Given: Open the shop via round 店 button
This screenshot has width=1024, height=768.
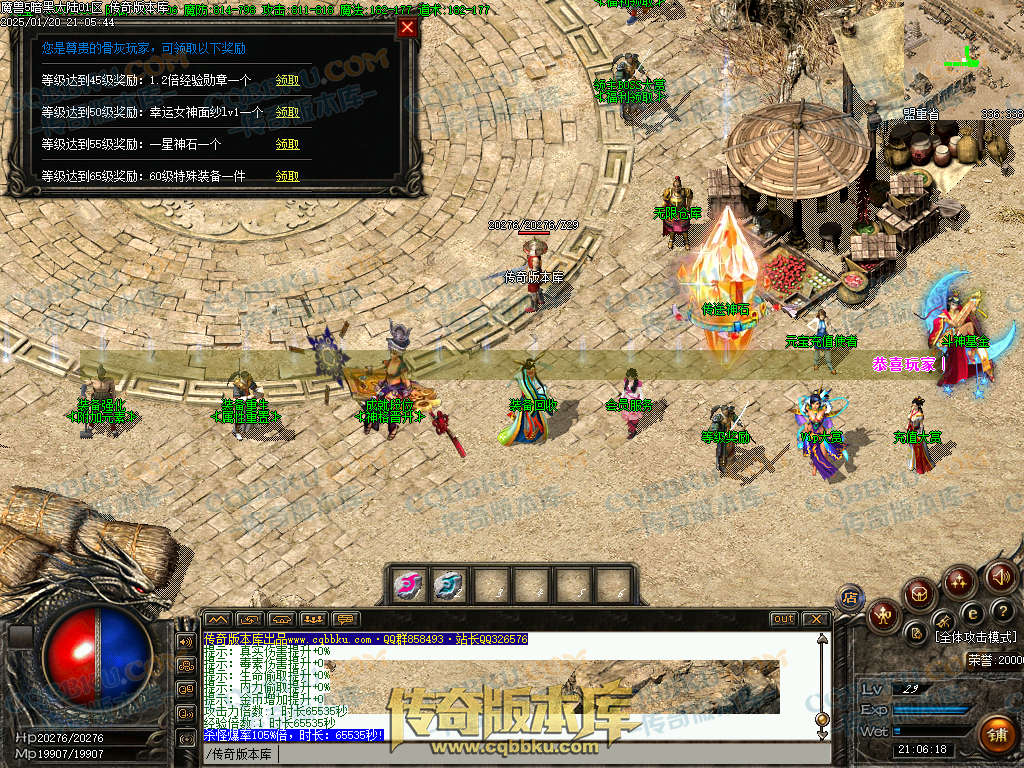Looking at the screenshot, I should click(849, 597).
